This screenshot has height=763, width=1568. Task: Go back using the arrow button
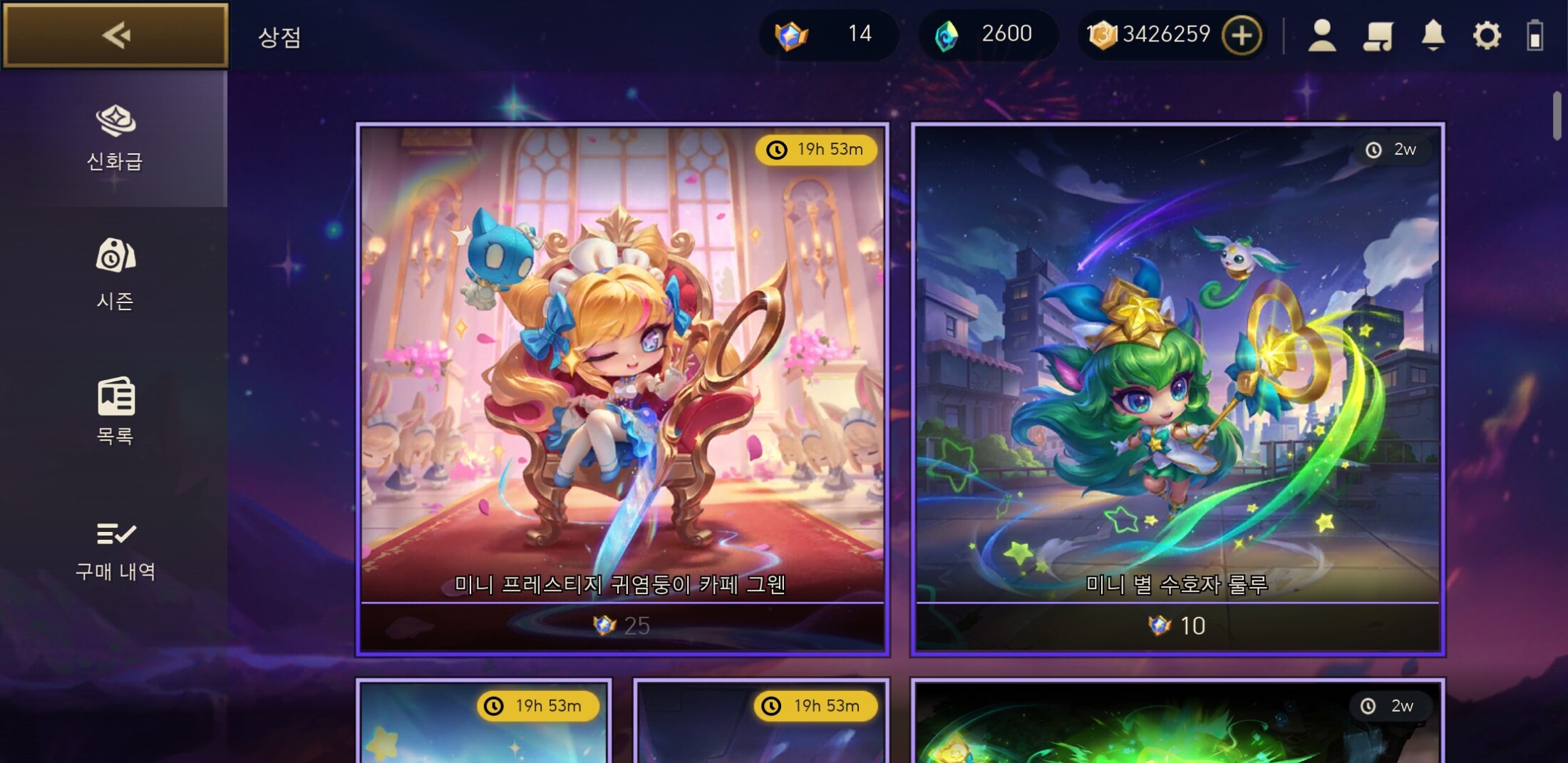click(x=115, y=35)
